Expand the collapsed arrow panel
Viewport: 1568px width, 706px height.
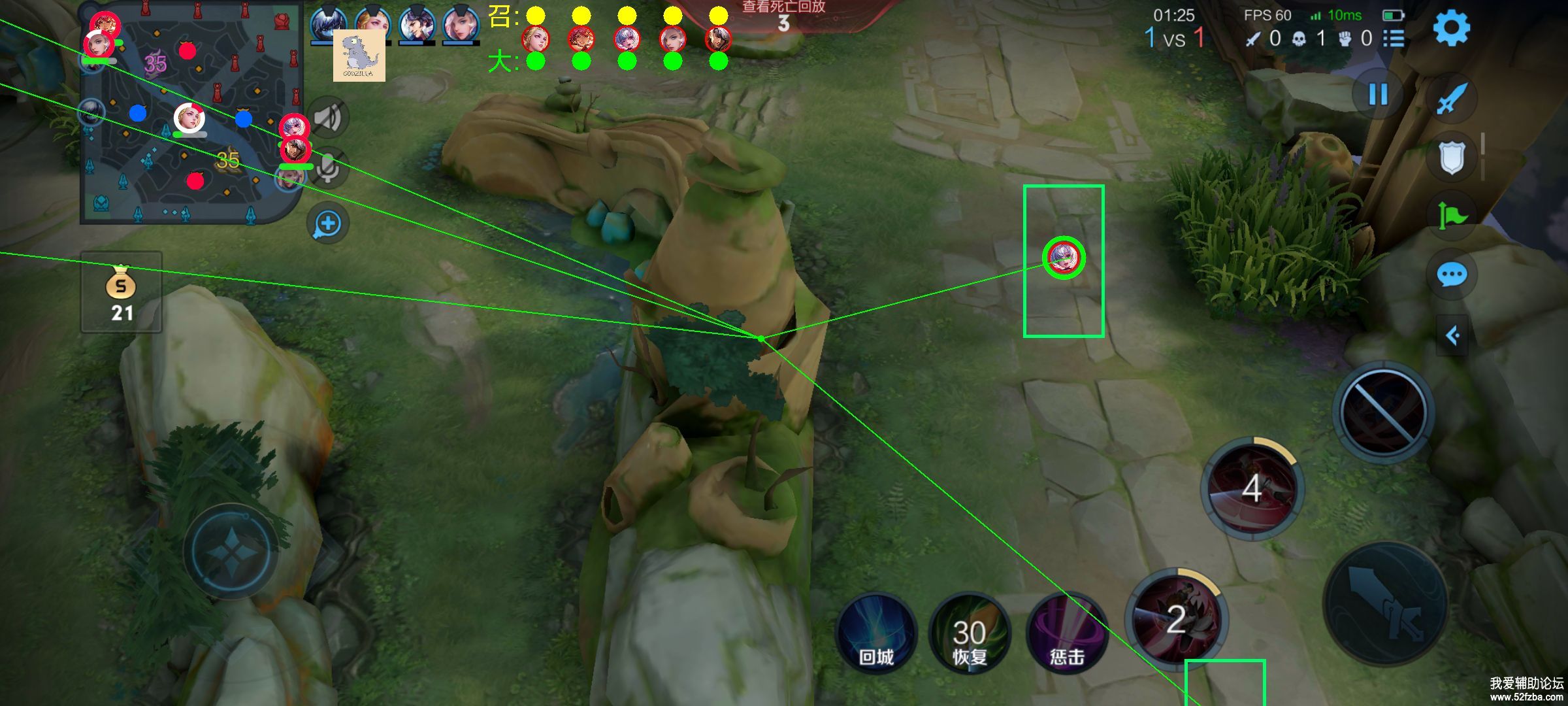click(x=1452, y=336)
